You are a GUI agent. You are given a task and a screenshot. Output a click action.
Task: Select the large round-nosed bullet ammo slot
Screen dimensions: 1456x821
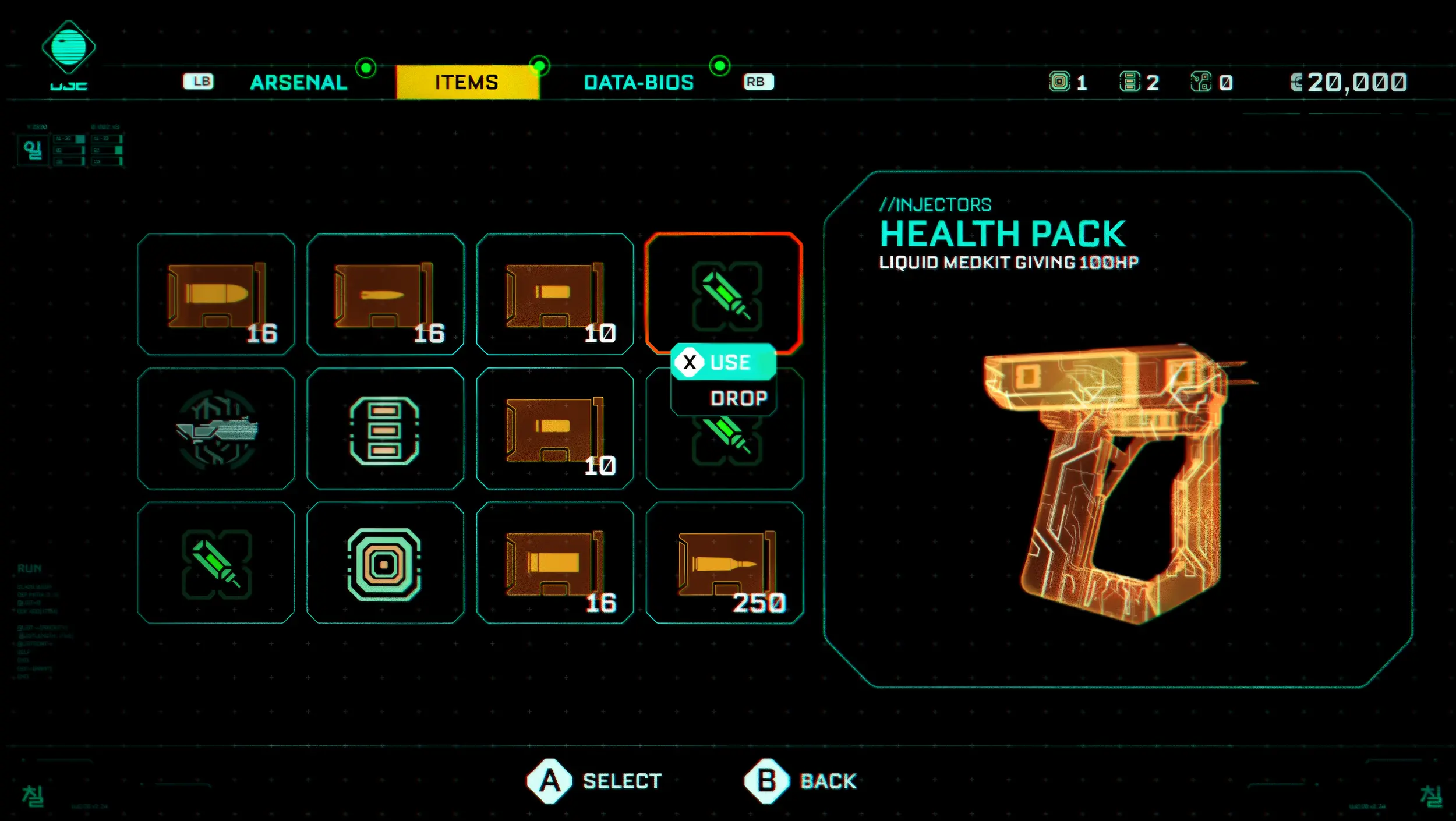tap(216, 294)
